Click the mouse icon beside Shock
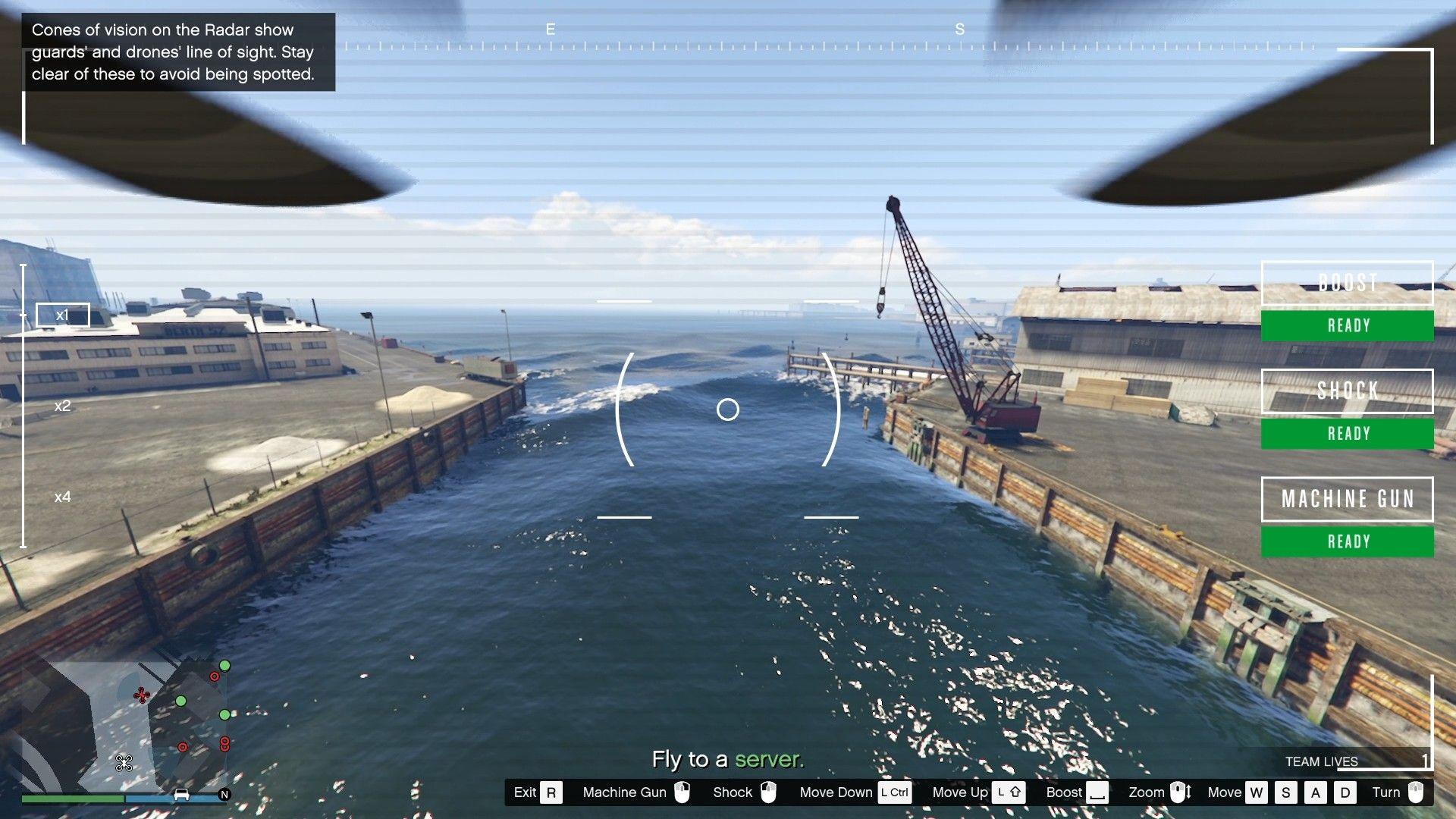 click(769, 792)
